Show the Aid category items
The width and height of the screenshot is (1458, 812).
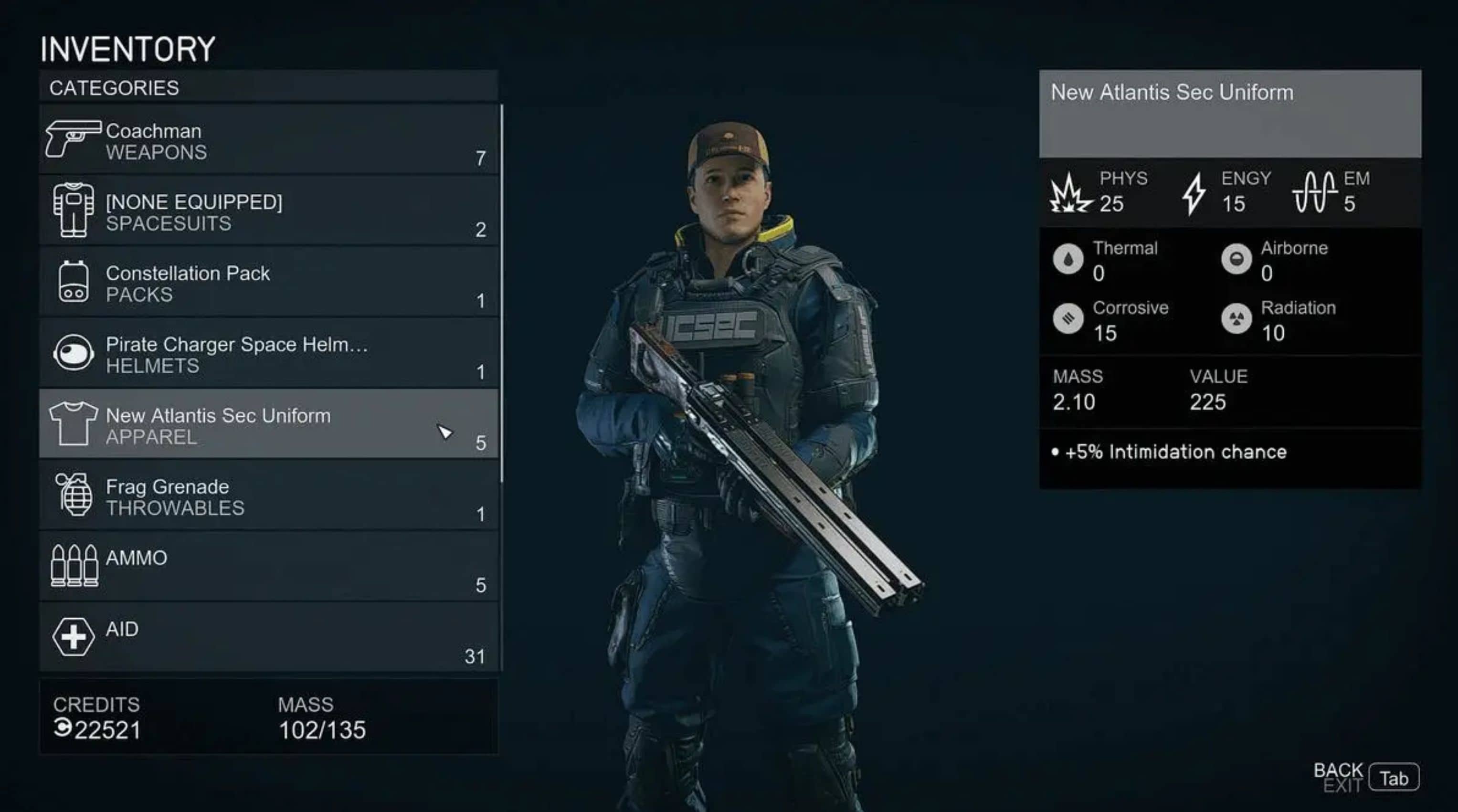[x=268, y=638]
